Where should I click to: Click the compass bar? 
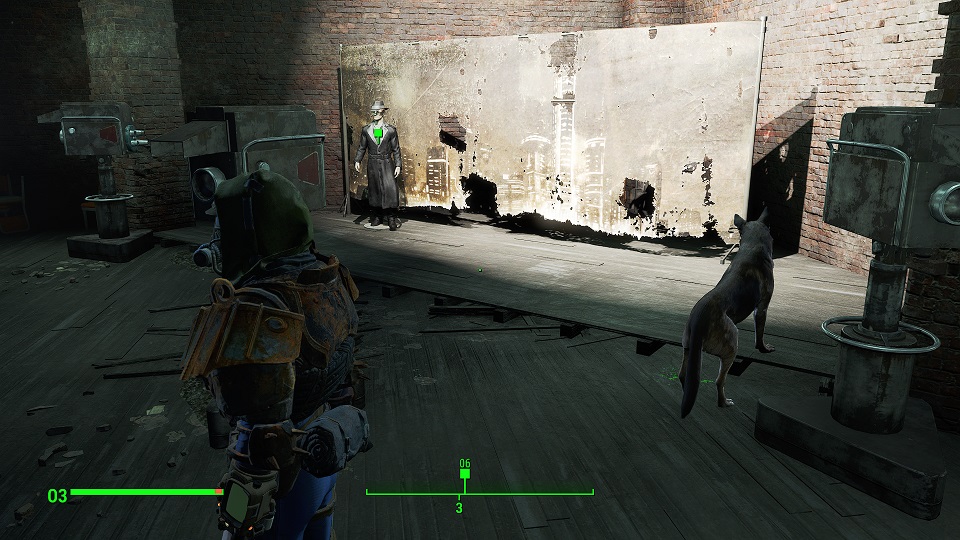(x=479, y=492)
